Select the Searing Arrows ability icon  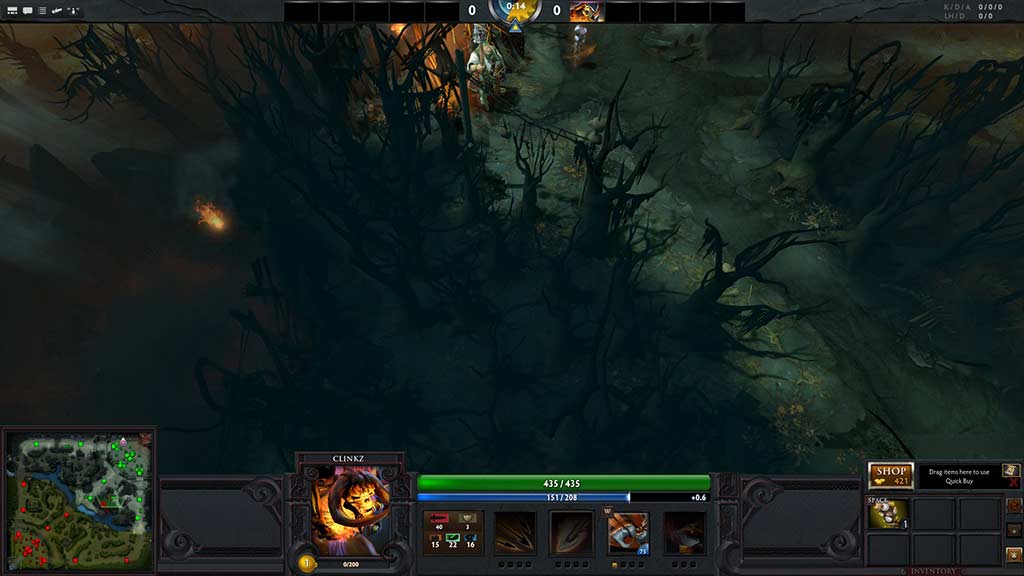click(571, 532)
